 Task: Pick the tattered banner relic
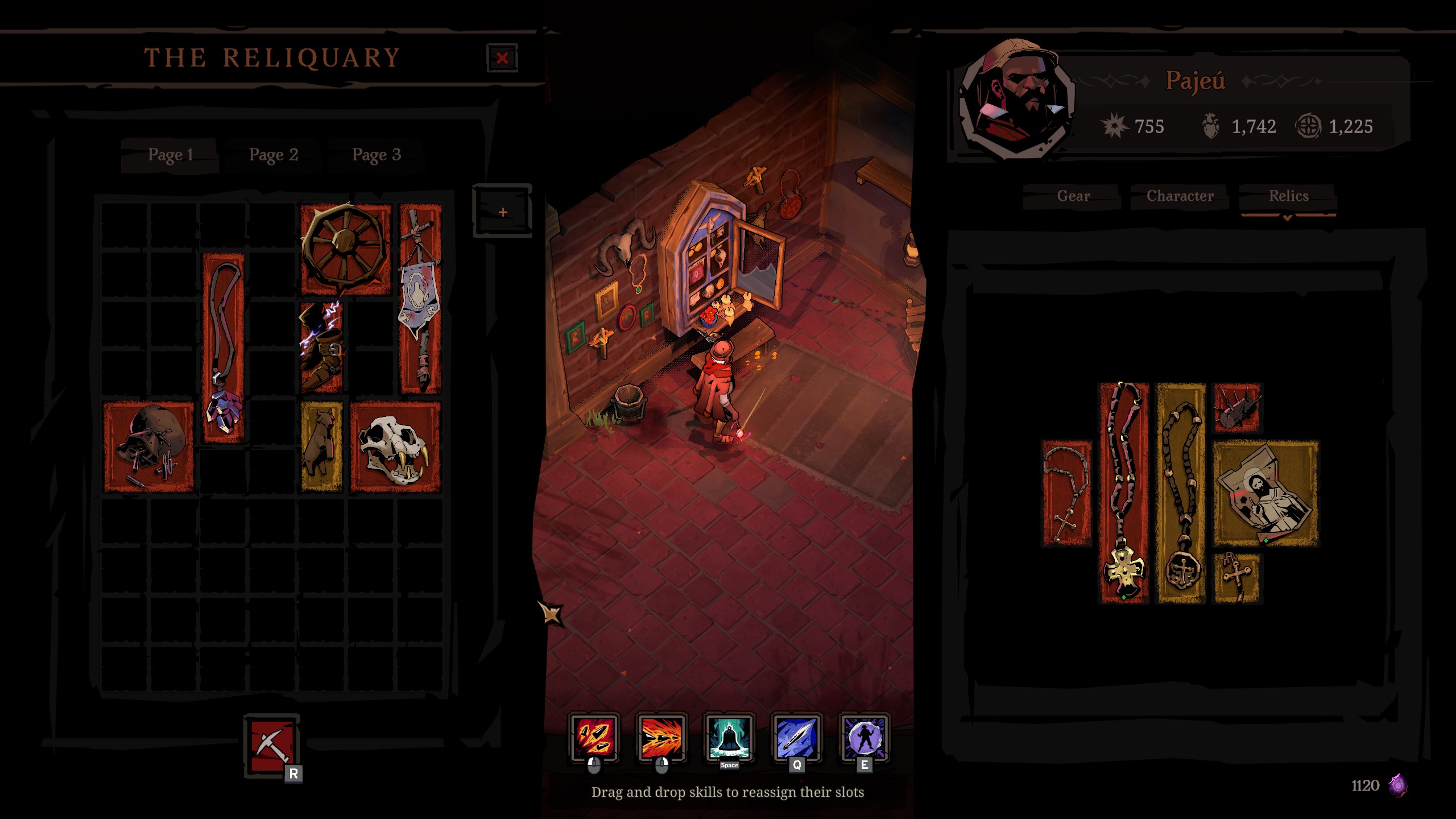tap(421, 299)
